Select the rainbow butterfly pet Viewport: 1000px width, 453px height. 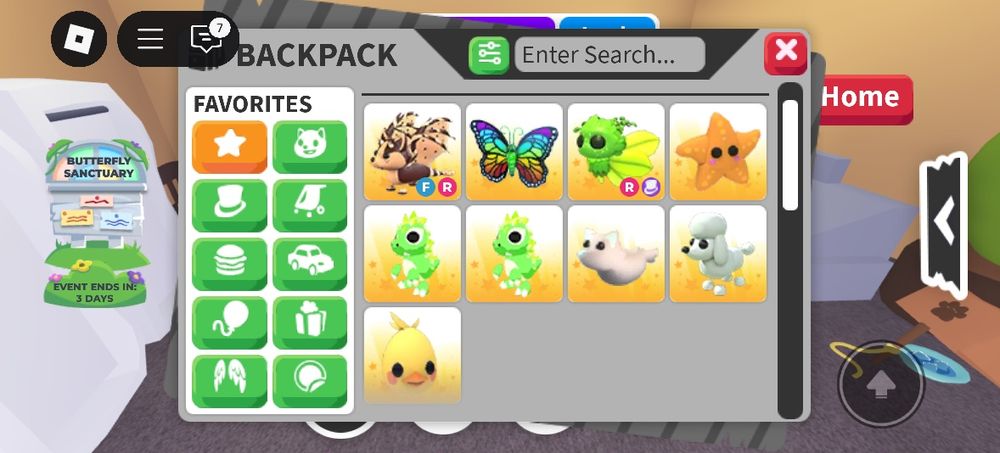[x=514, y=151]
